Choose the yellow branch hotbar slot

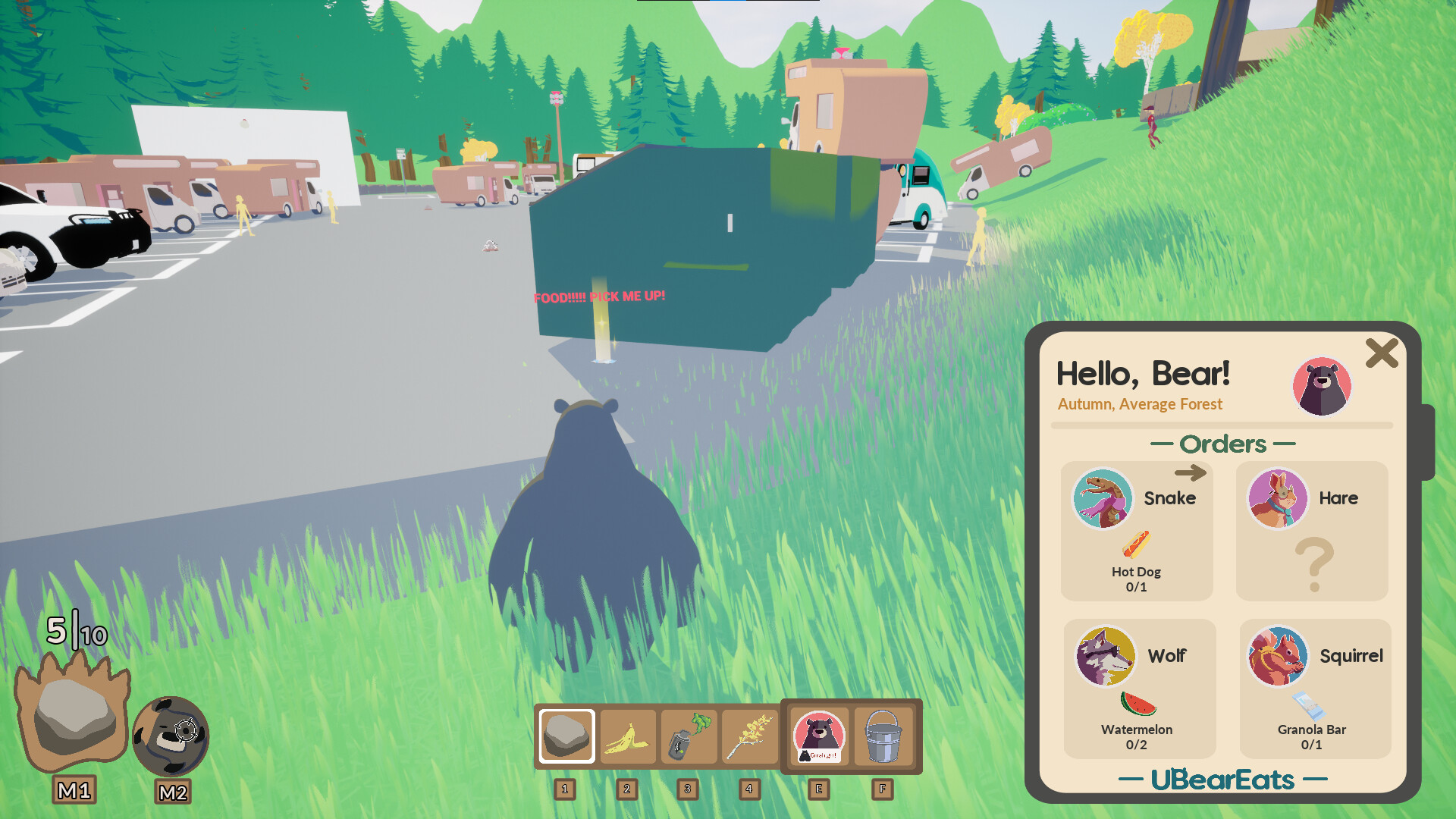point(750,737)
